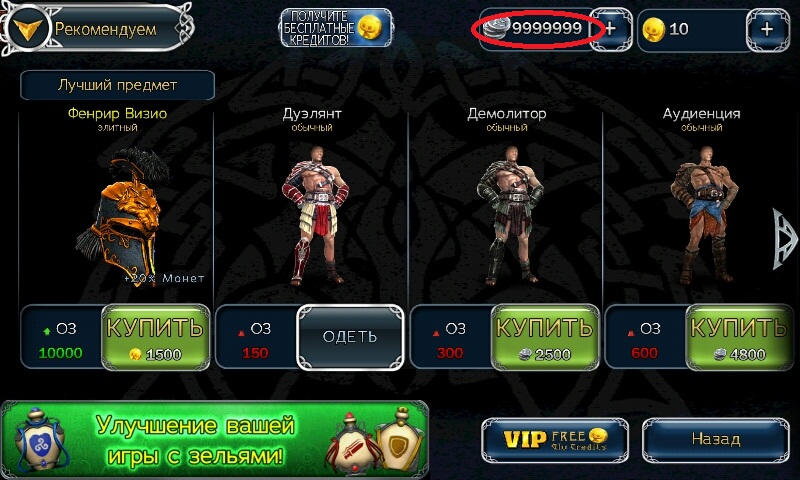800x480 pixels.
Task: Buy Фенрир Визио helmet for 1500 gold
Action: click(x=154, y=336)
